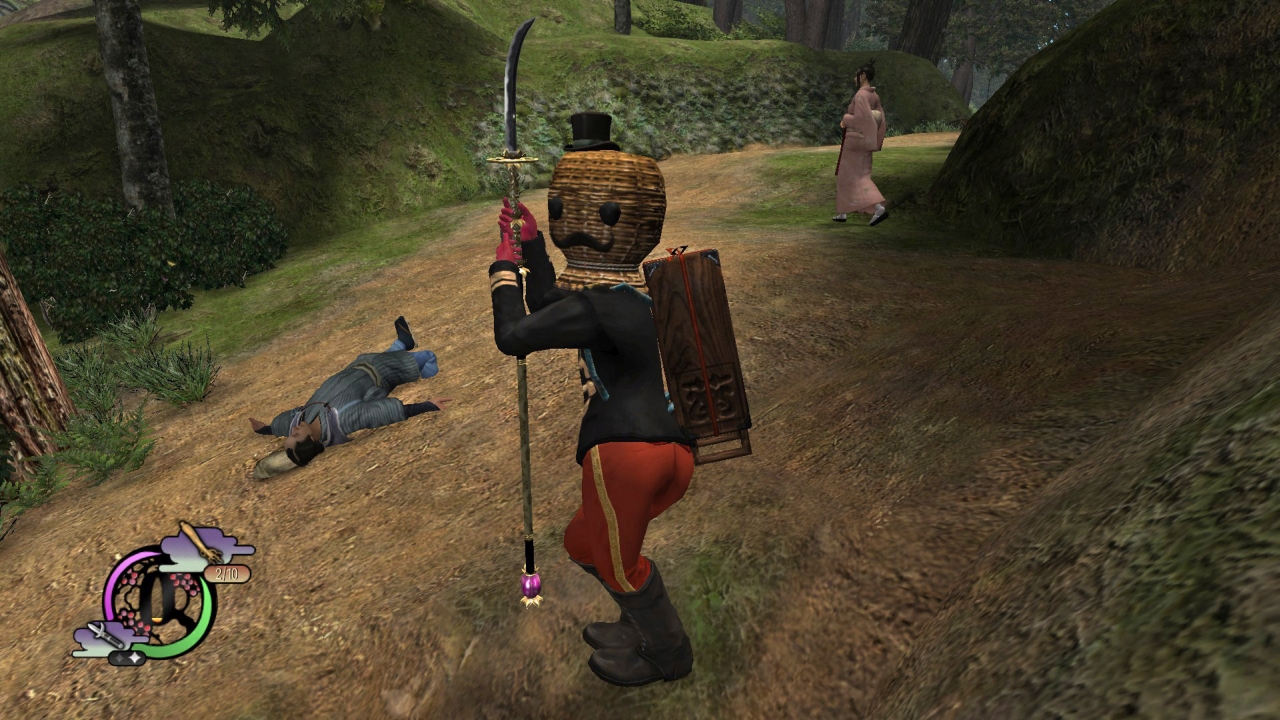Click the basket mask covering the head

[x=605, y=210]
